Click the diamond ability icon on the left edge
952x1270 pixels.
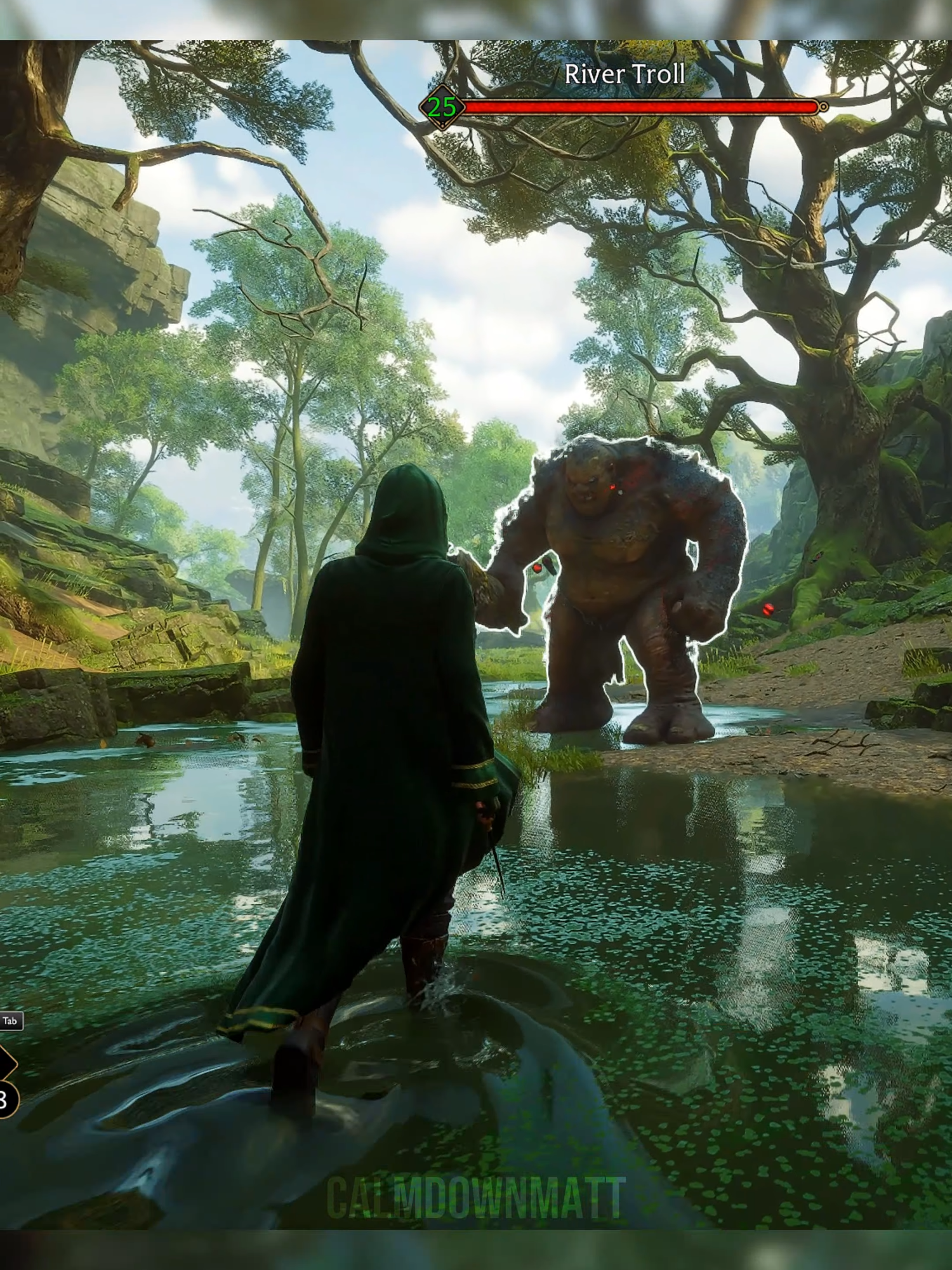point(8,1064)
